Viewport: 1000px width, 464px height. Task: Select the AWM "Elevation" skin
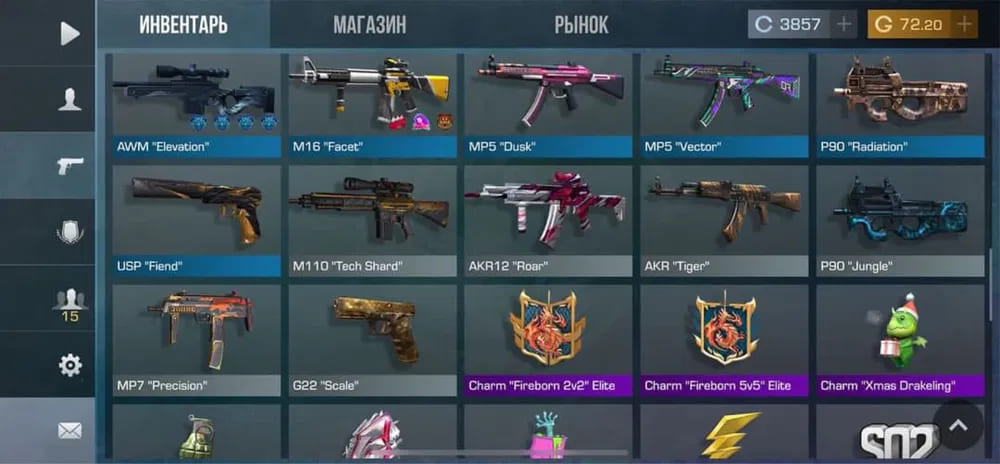coord(196,105)
